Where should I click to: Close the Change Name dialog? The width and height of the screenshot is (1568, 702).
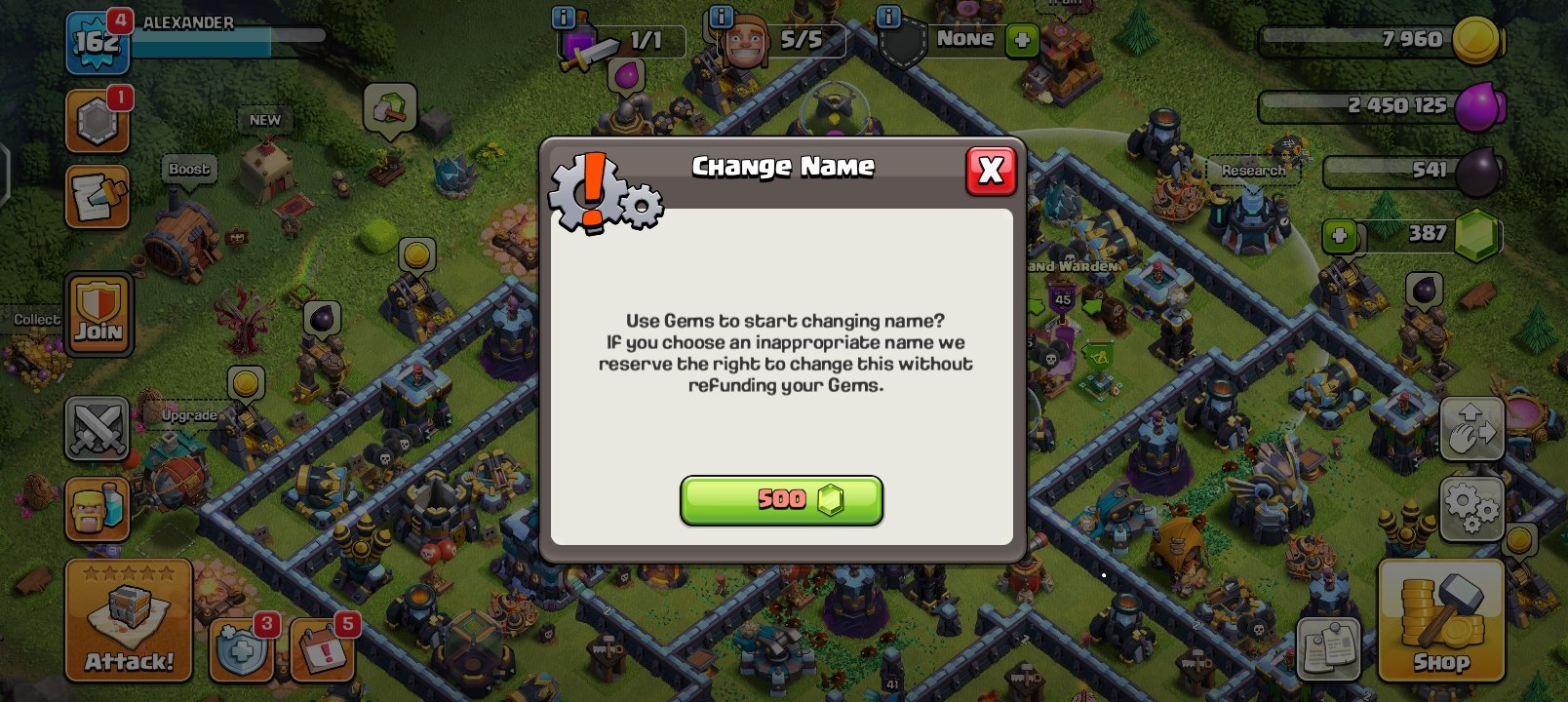coord(991,170)
